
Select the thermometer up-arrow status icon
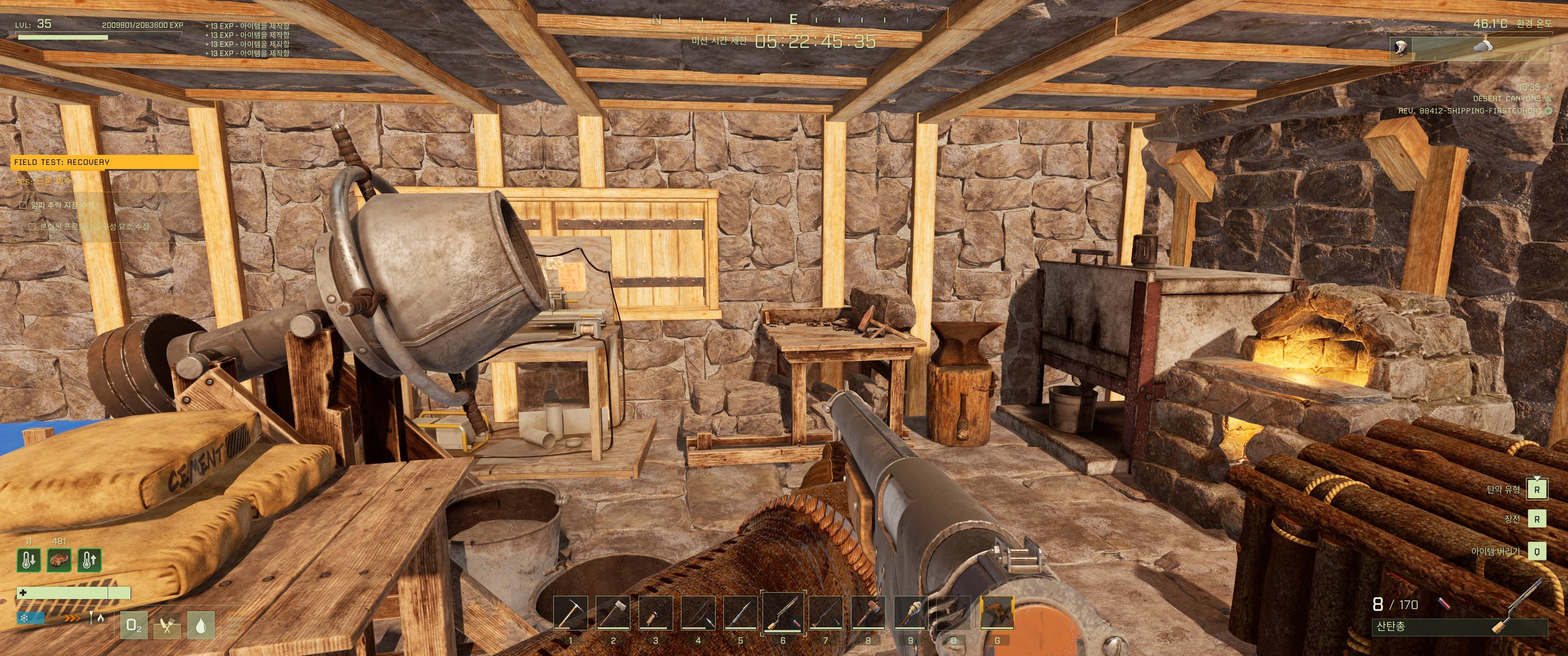(x=89, y=560)
